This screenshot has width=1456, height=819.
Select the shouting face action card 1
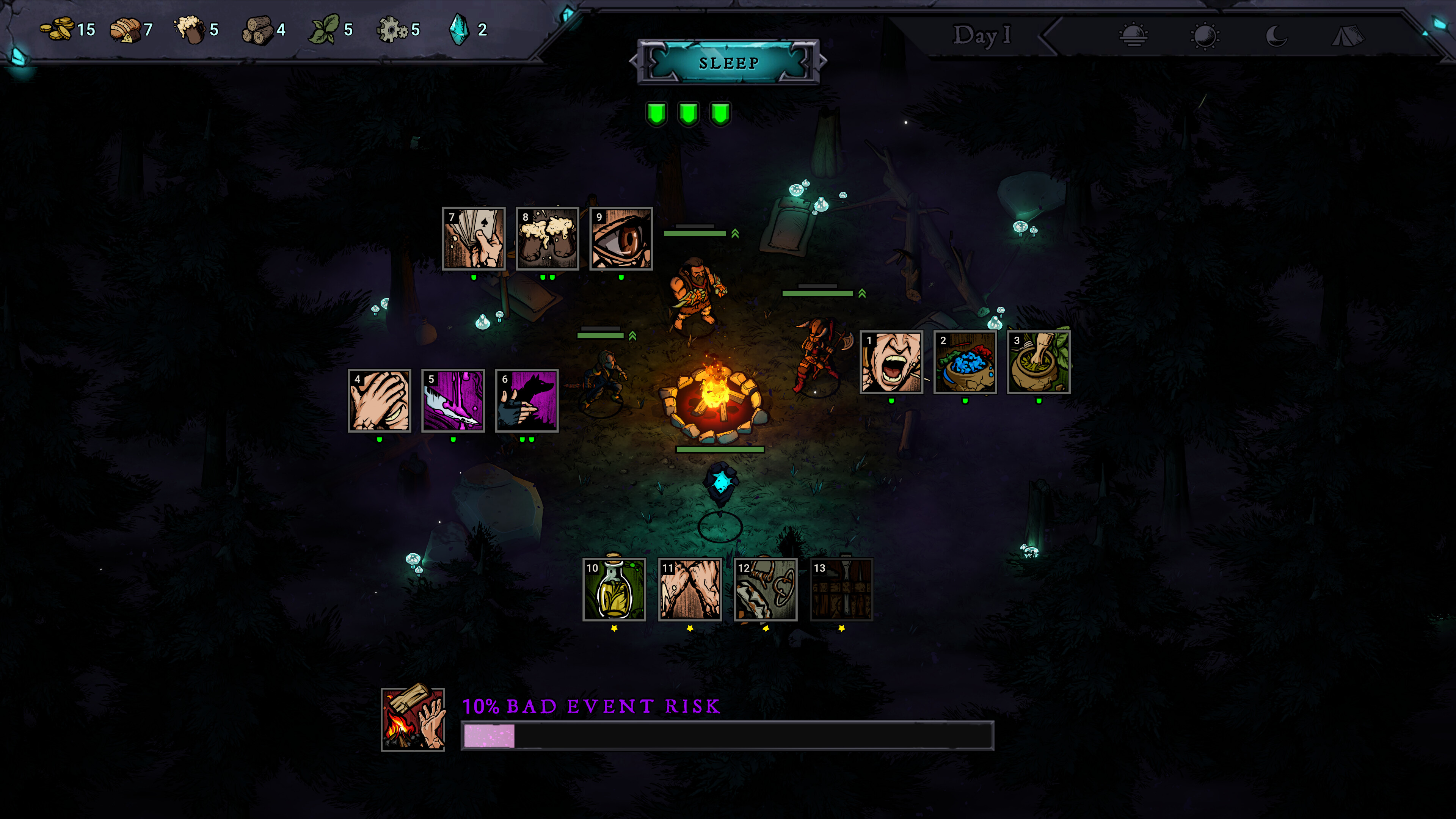[x=891, y=362]
